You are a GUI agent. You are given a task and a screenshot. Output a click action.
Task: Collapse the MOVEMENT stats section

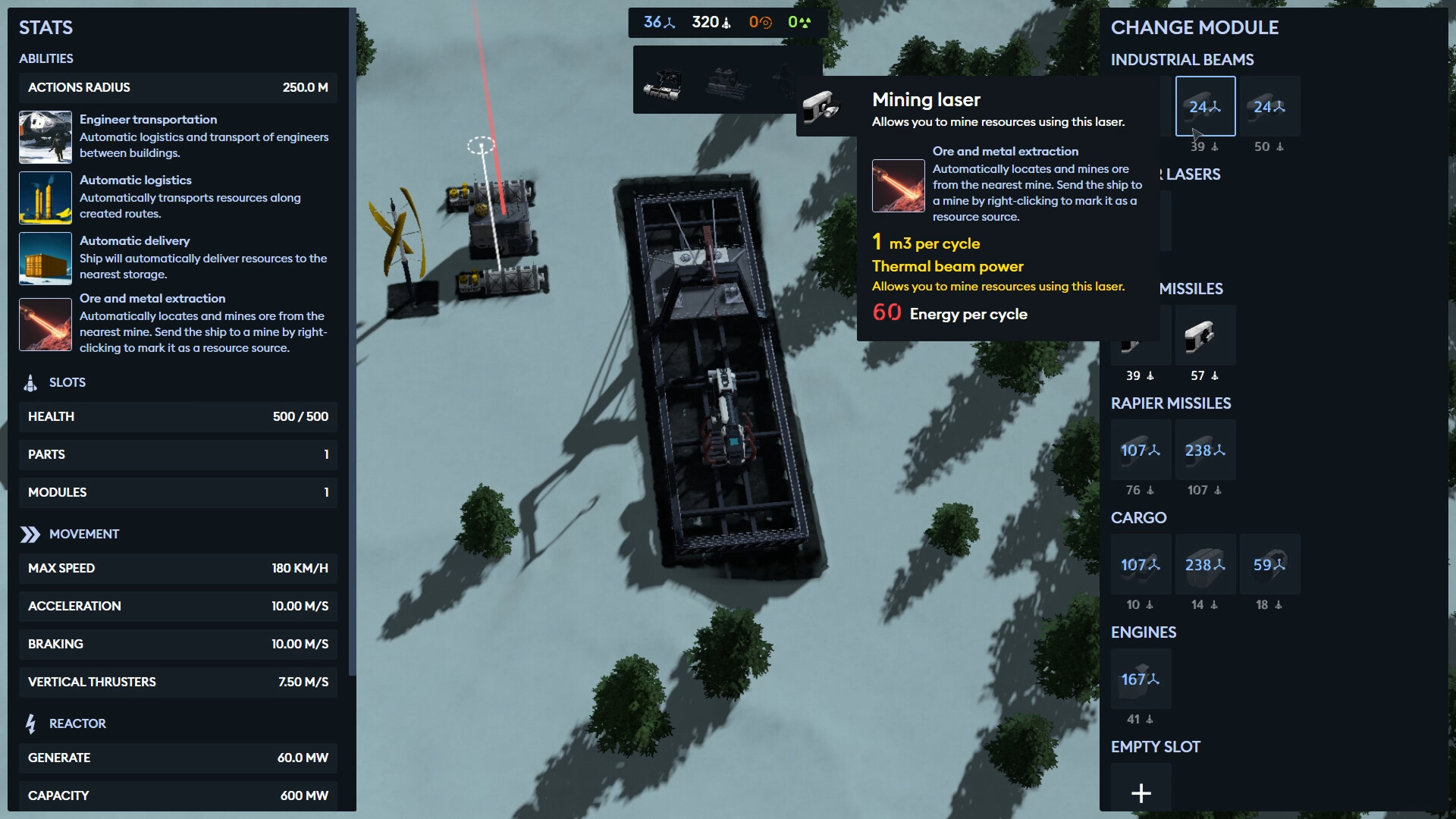click(83, 533)
